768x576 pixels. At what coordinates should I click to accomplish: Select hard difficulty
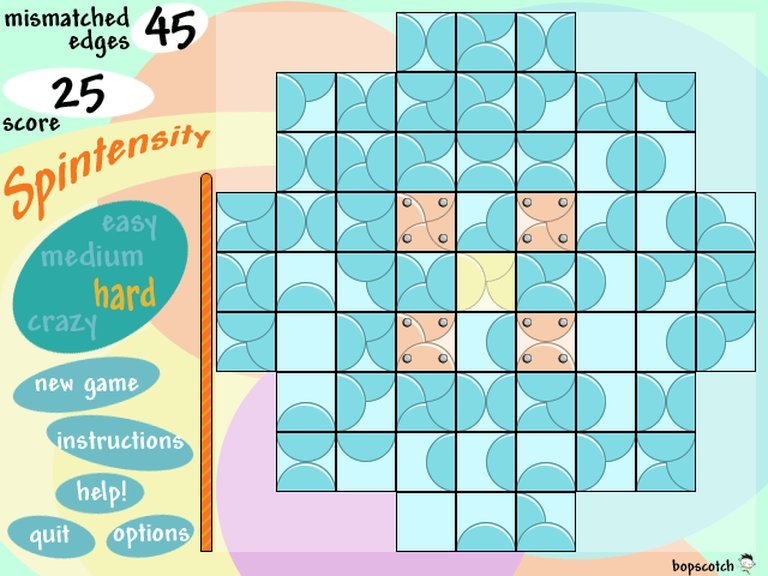point(125,293)
